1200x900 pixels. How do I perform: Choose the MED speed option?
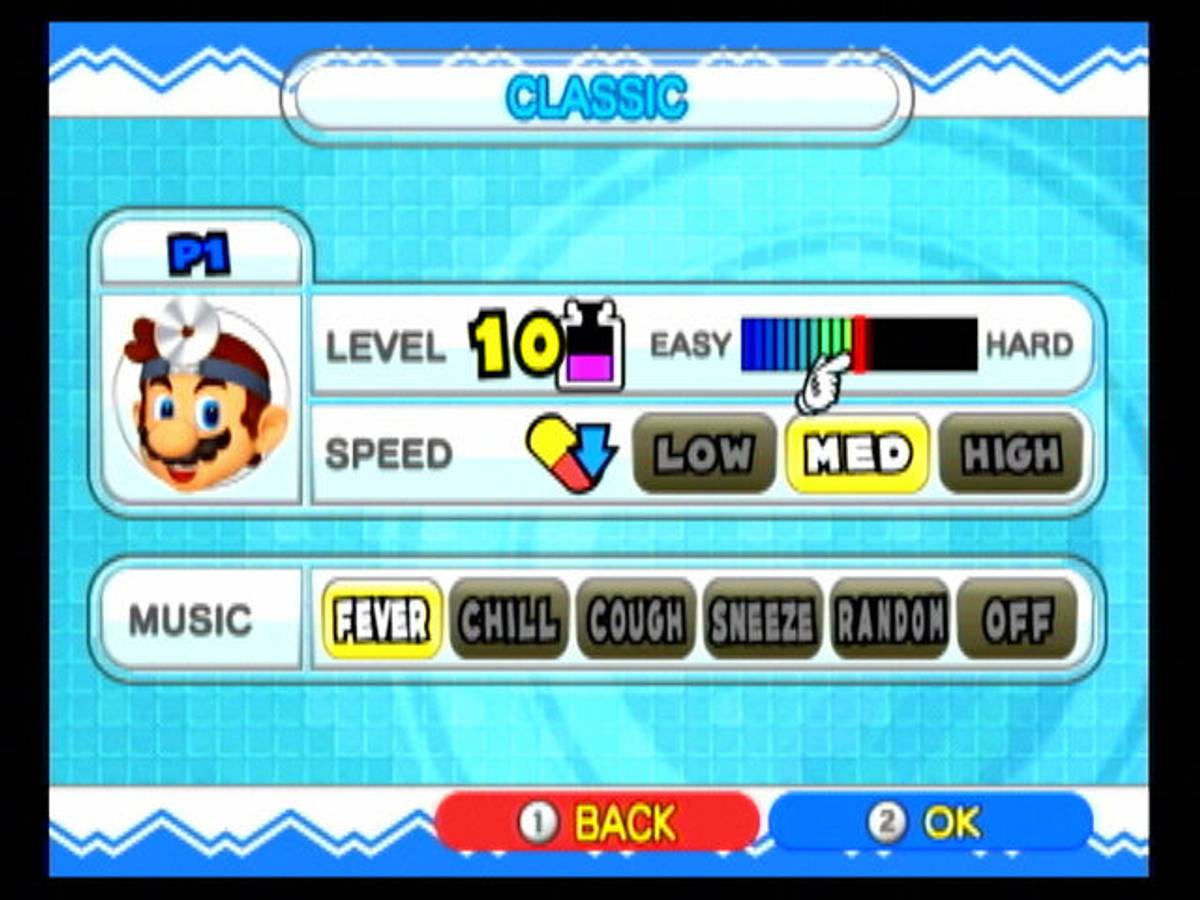tap(858, 454)
